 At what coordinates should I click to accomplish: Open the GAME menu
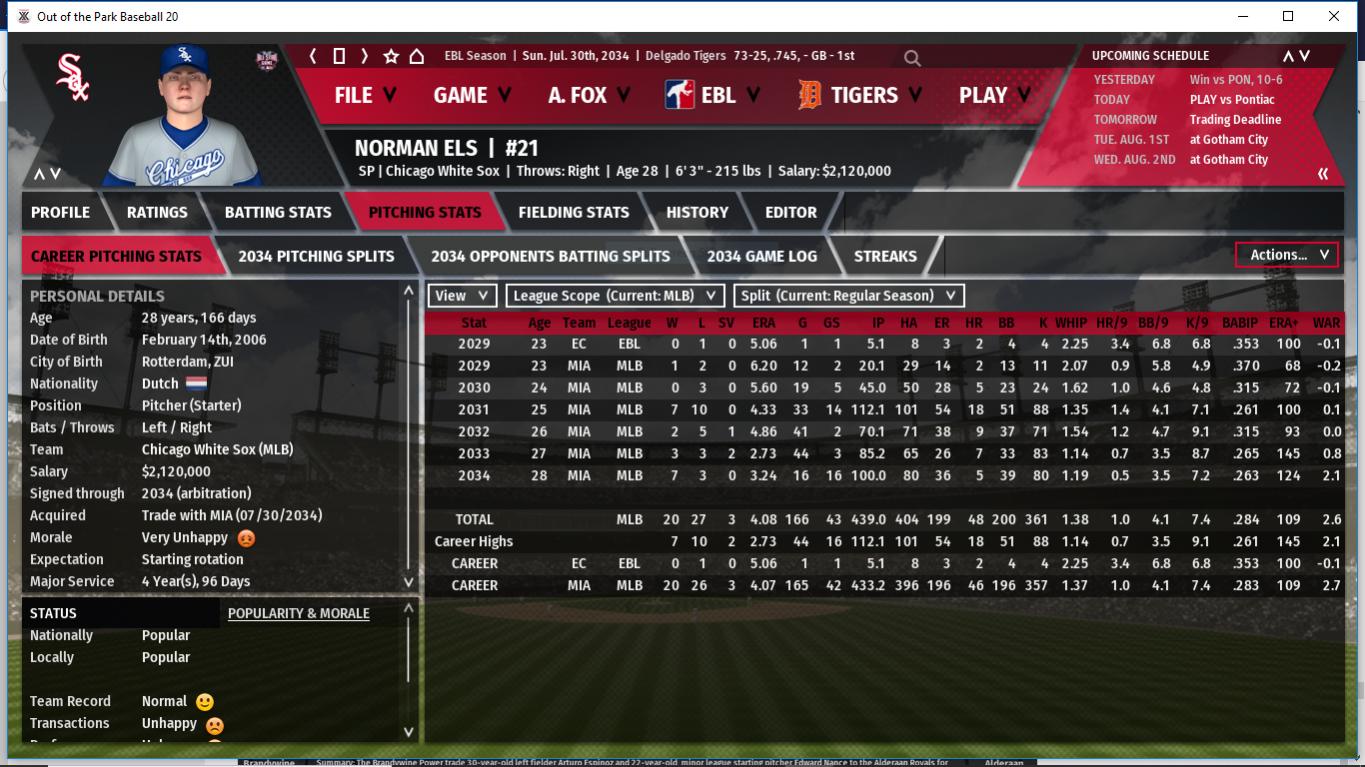point(471,95)
